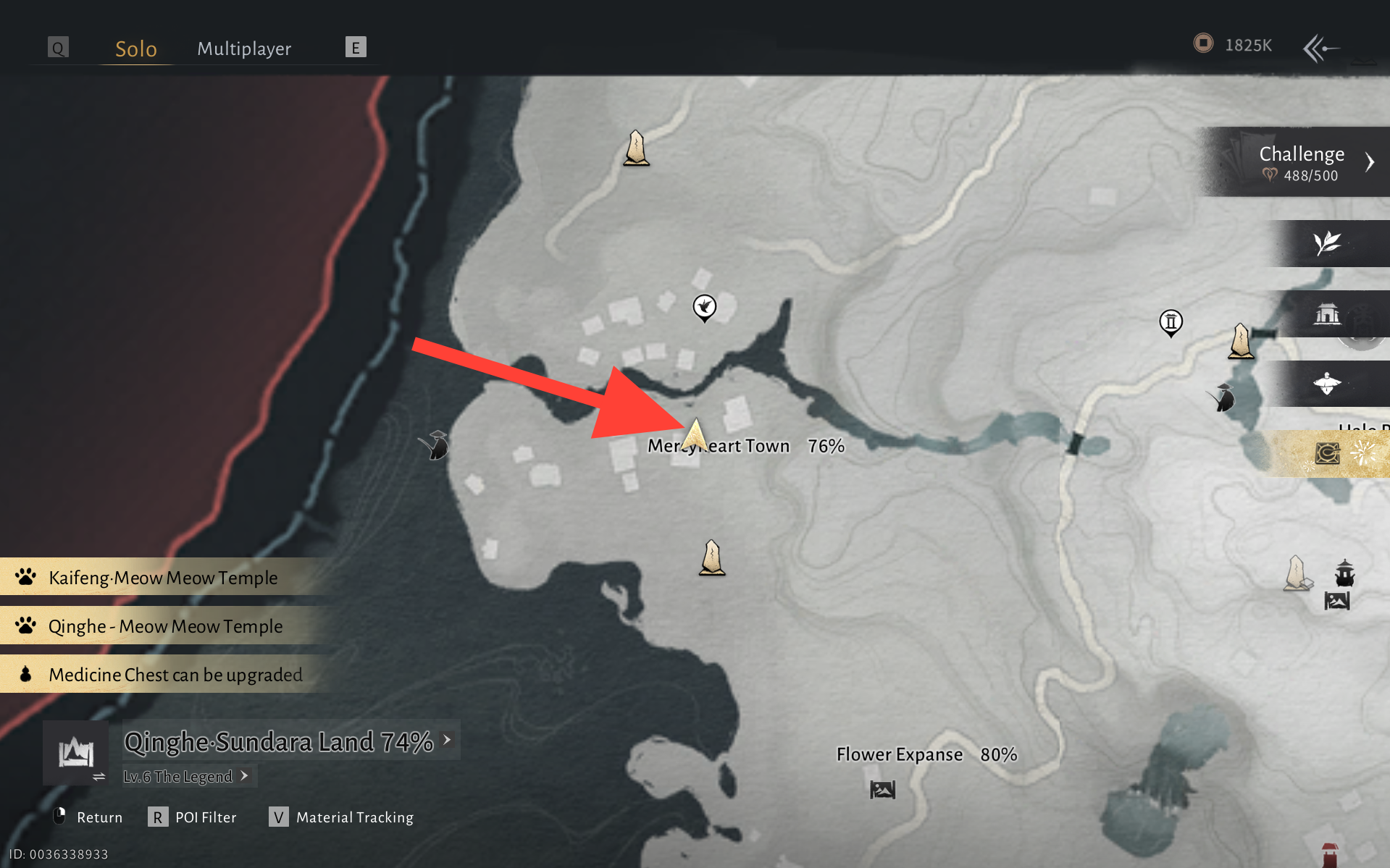This screenshot has width=1390, height=868.
Task: Click the region switch map icon
Action: coord(76,753)
